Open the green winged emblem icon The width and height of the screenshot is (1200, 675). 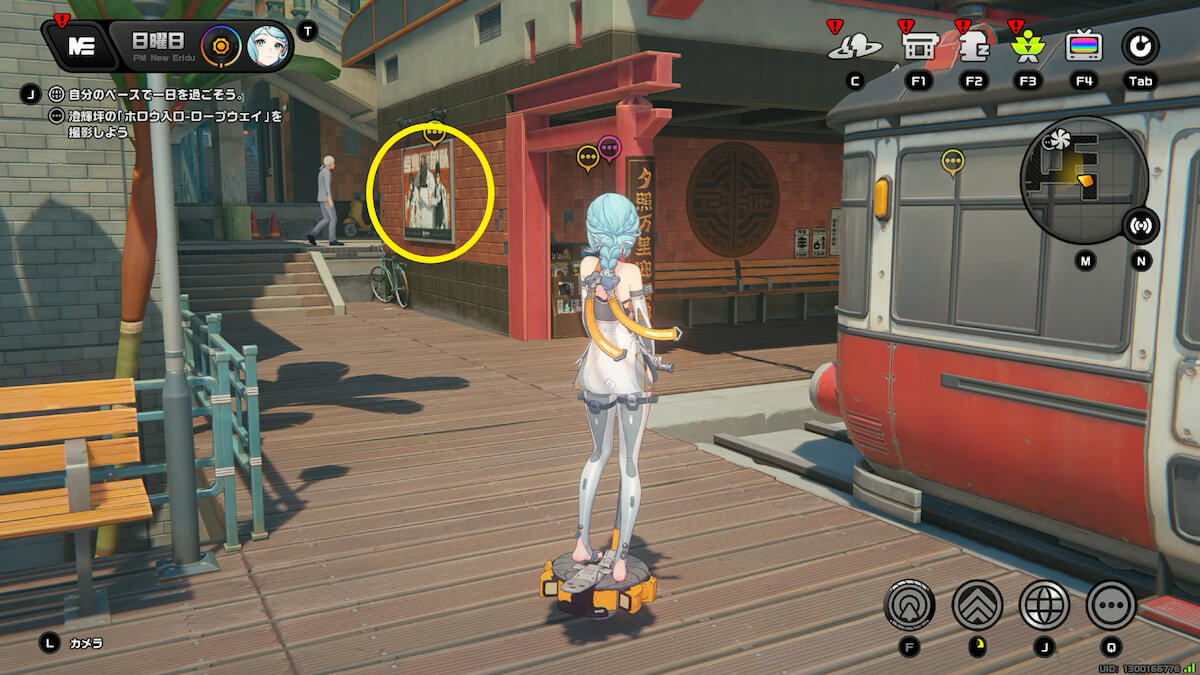pos(1027,46)
